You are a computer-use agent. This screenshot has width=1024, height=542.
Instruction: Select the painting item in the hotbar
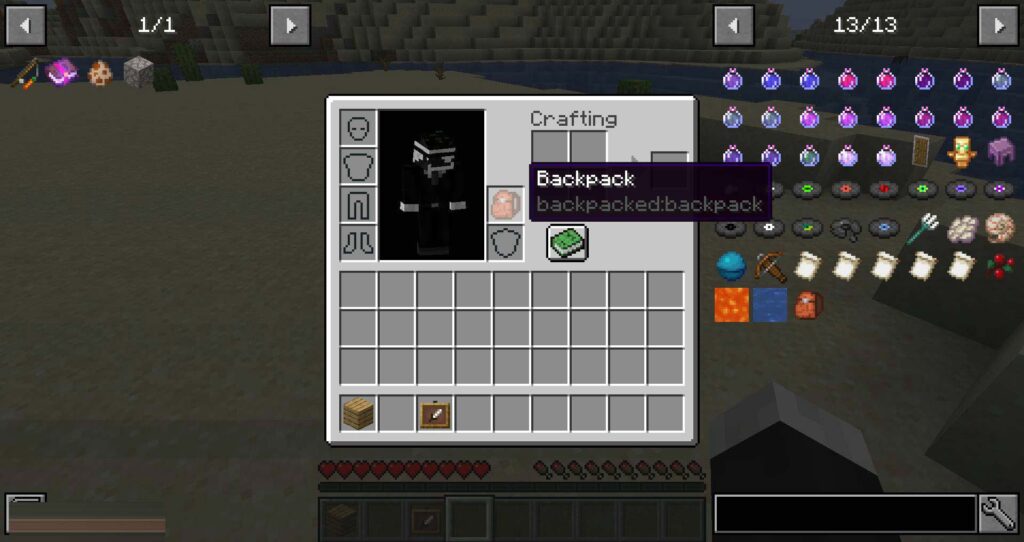[435, 413]
